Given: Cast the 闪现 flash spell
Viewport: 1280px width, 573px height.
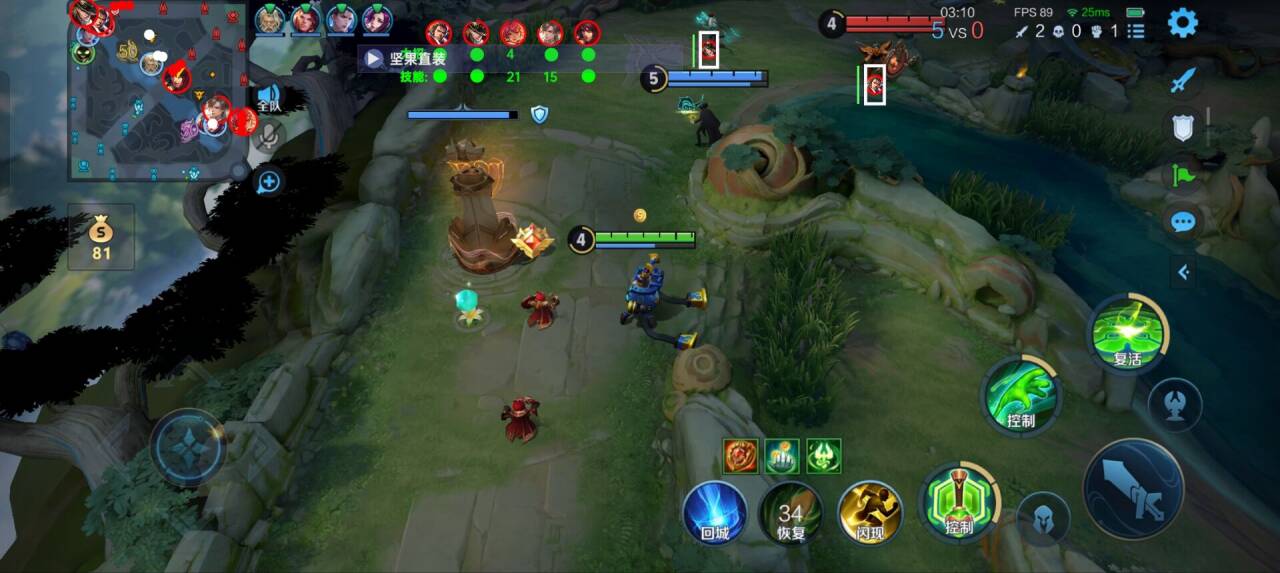Looking at the screenshot, I should [870, 514].
